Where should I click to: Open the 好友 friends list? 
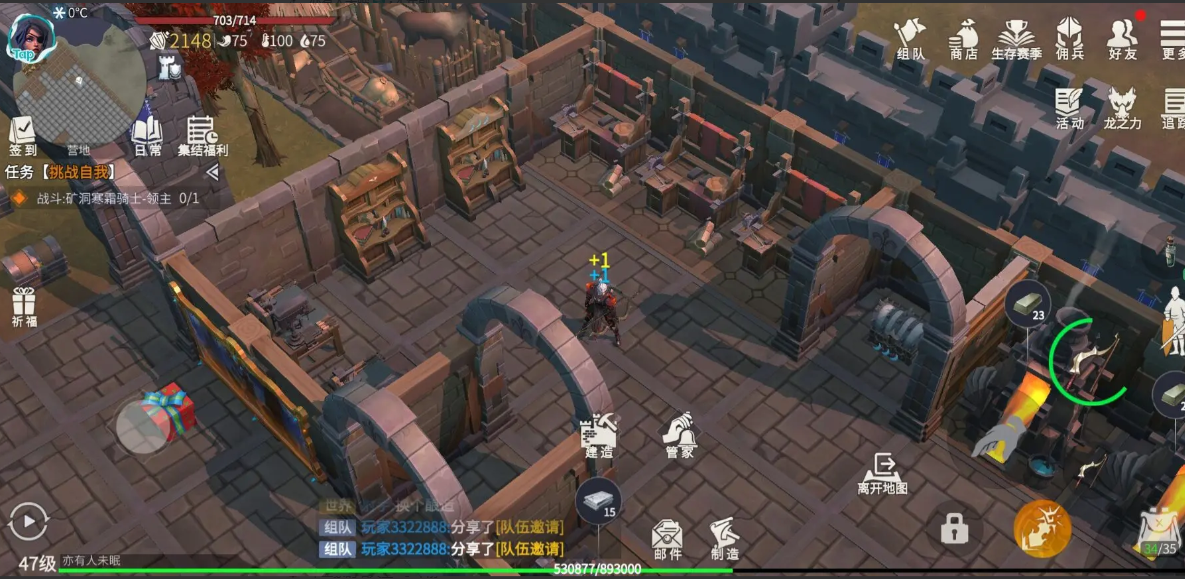(1123, 38)
